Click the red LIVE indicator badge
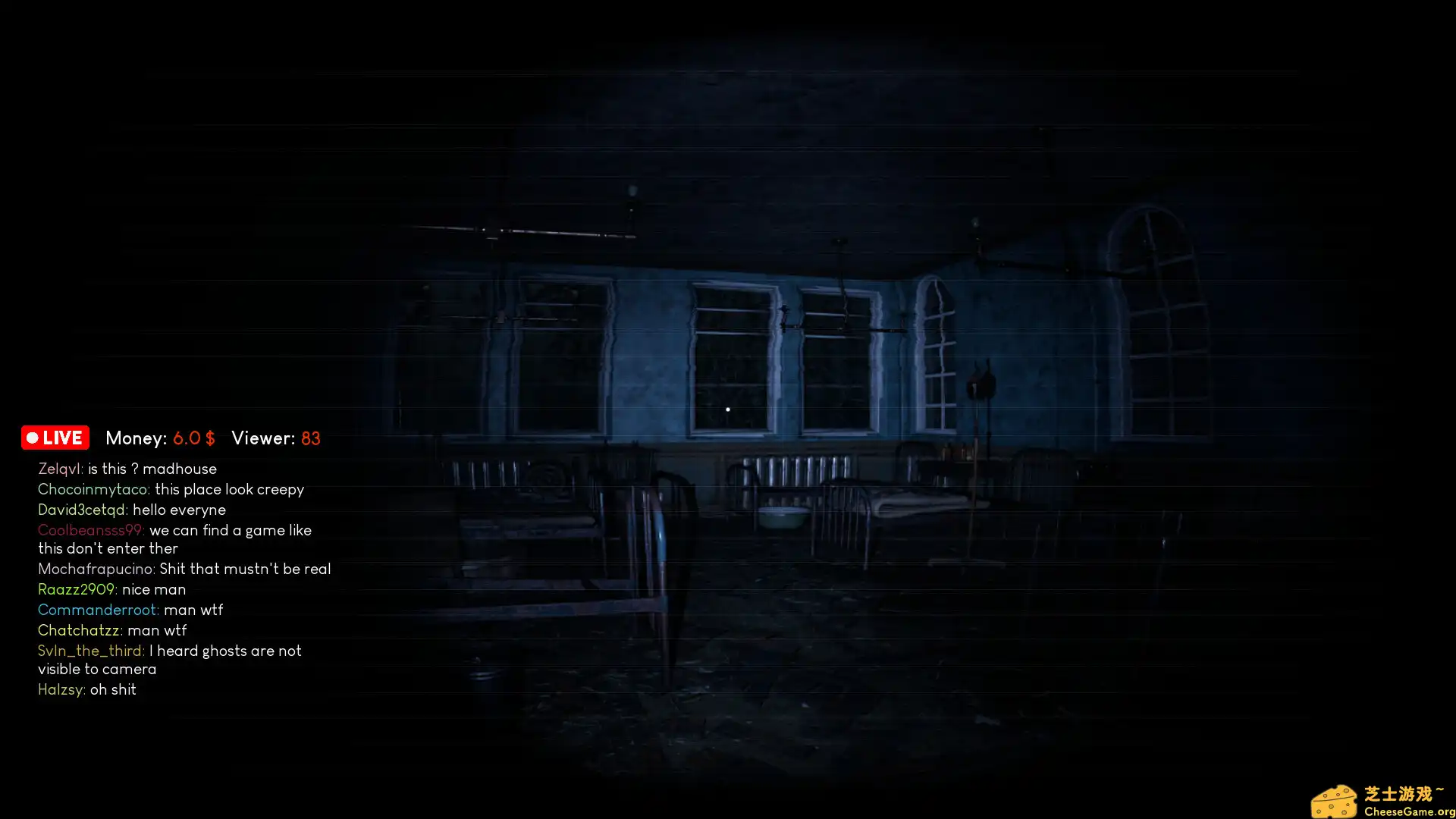The height and width of the screenshot is (819, 1456). point(55,438)
